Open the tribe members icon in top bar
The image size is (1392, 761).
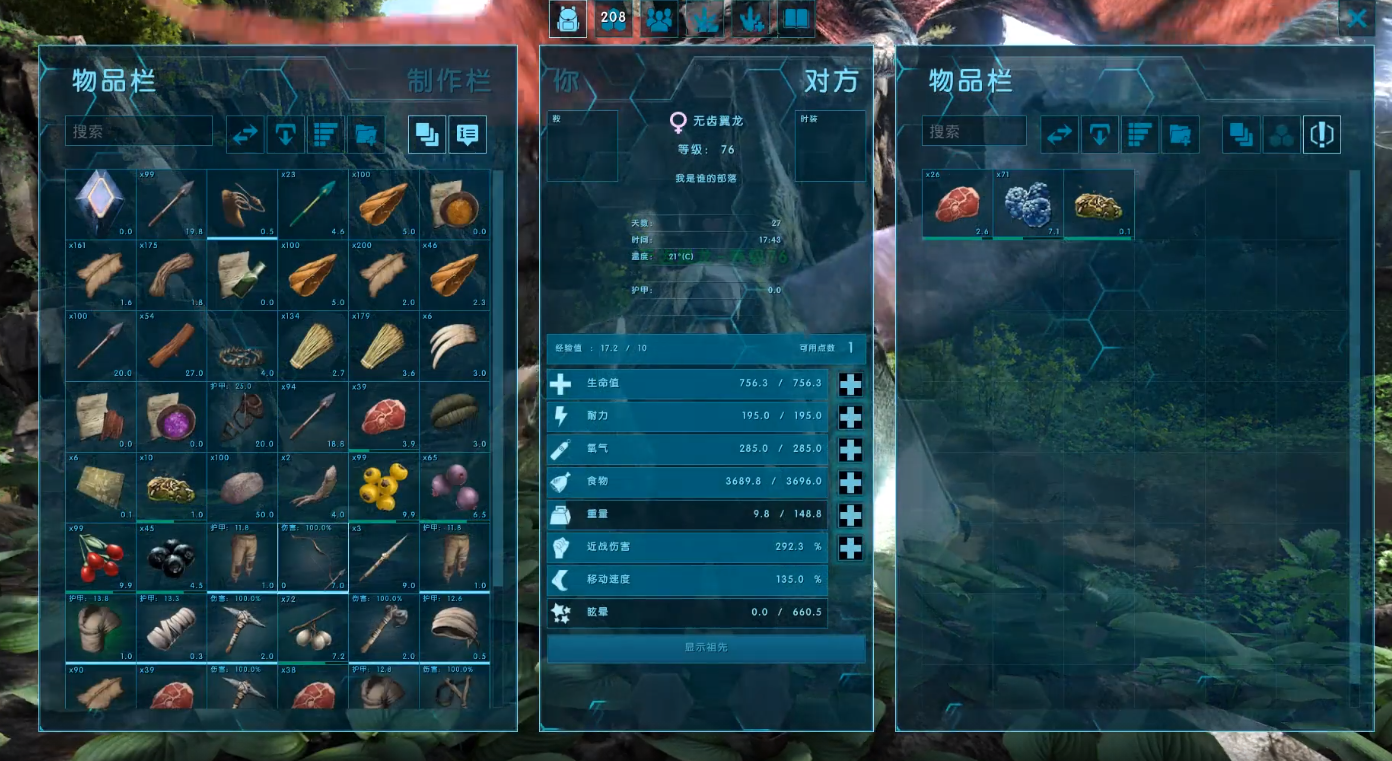(x=659, y=19)
